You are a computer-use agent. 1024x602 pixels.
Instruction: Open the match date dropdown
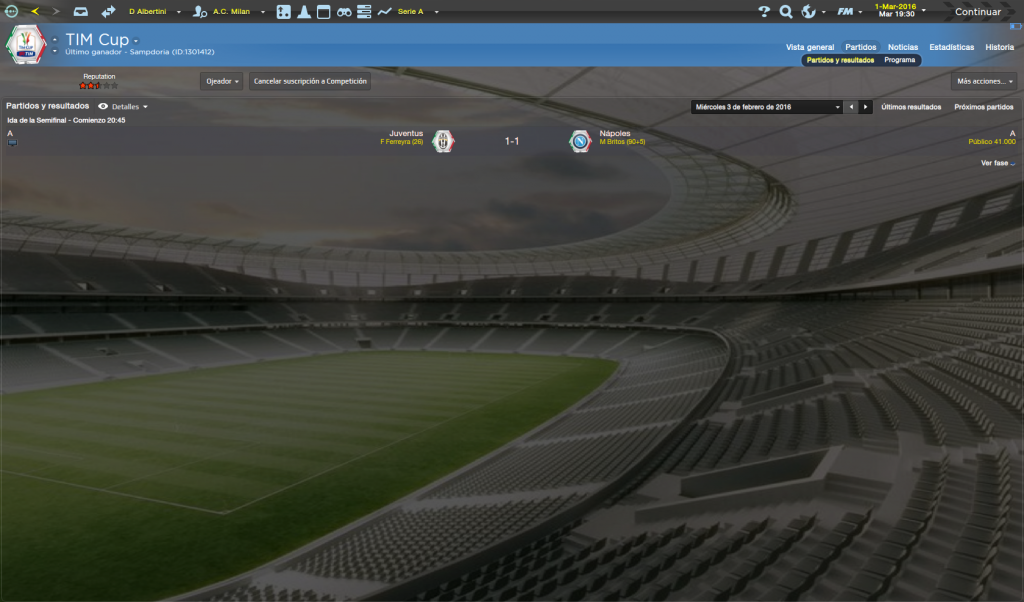click(766, 107)
